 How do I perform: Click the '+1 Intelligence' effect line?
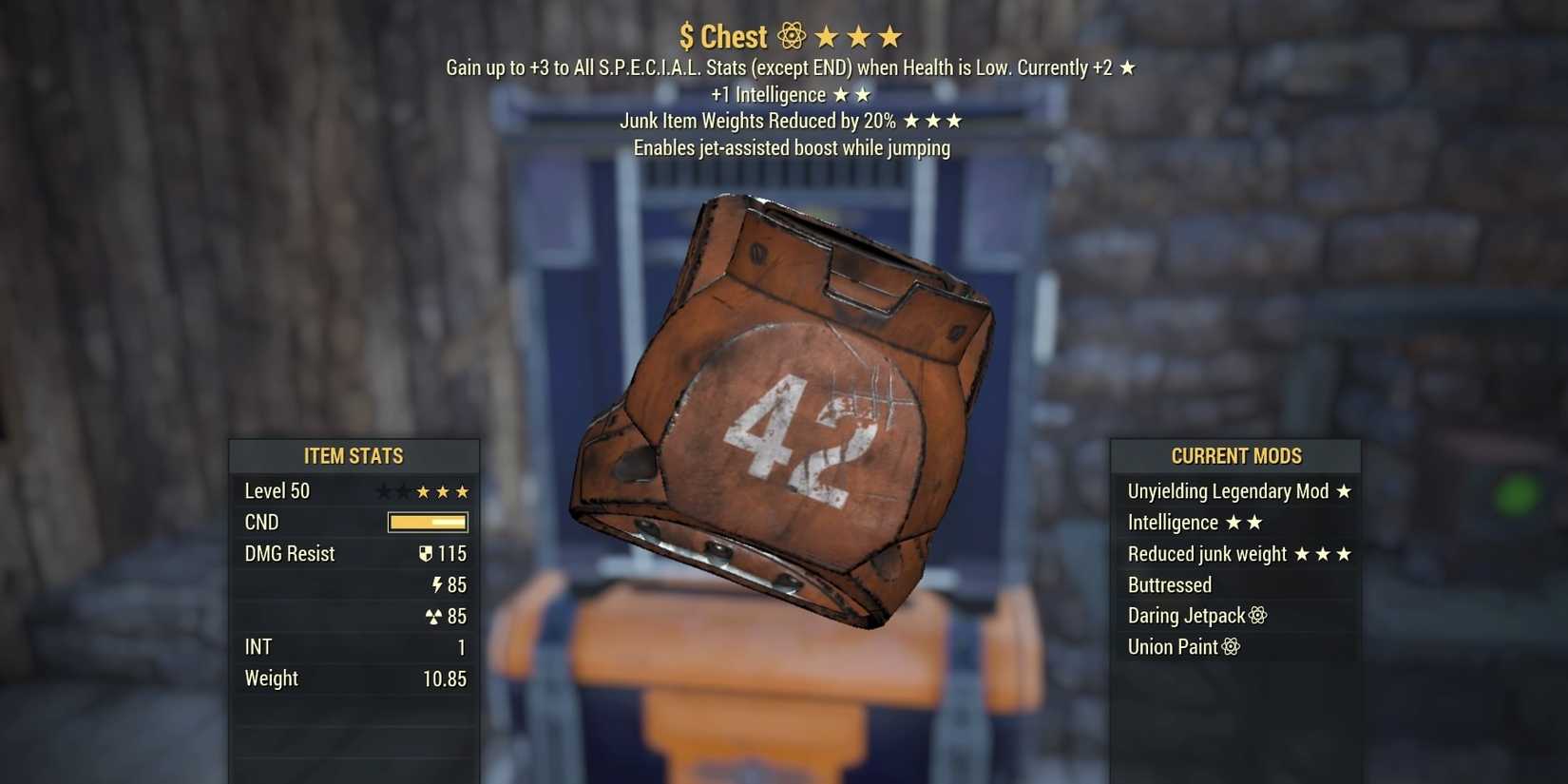point(768,94)
